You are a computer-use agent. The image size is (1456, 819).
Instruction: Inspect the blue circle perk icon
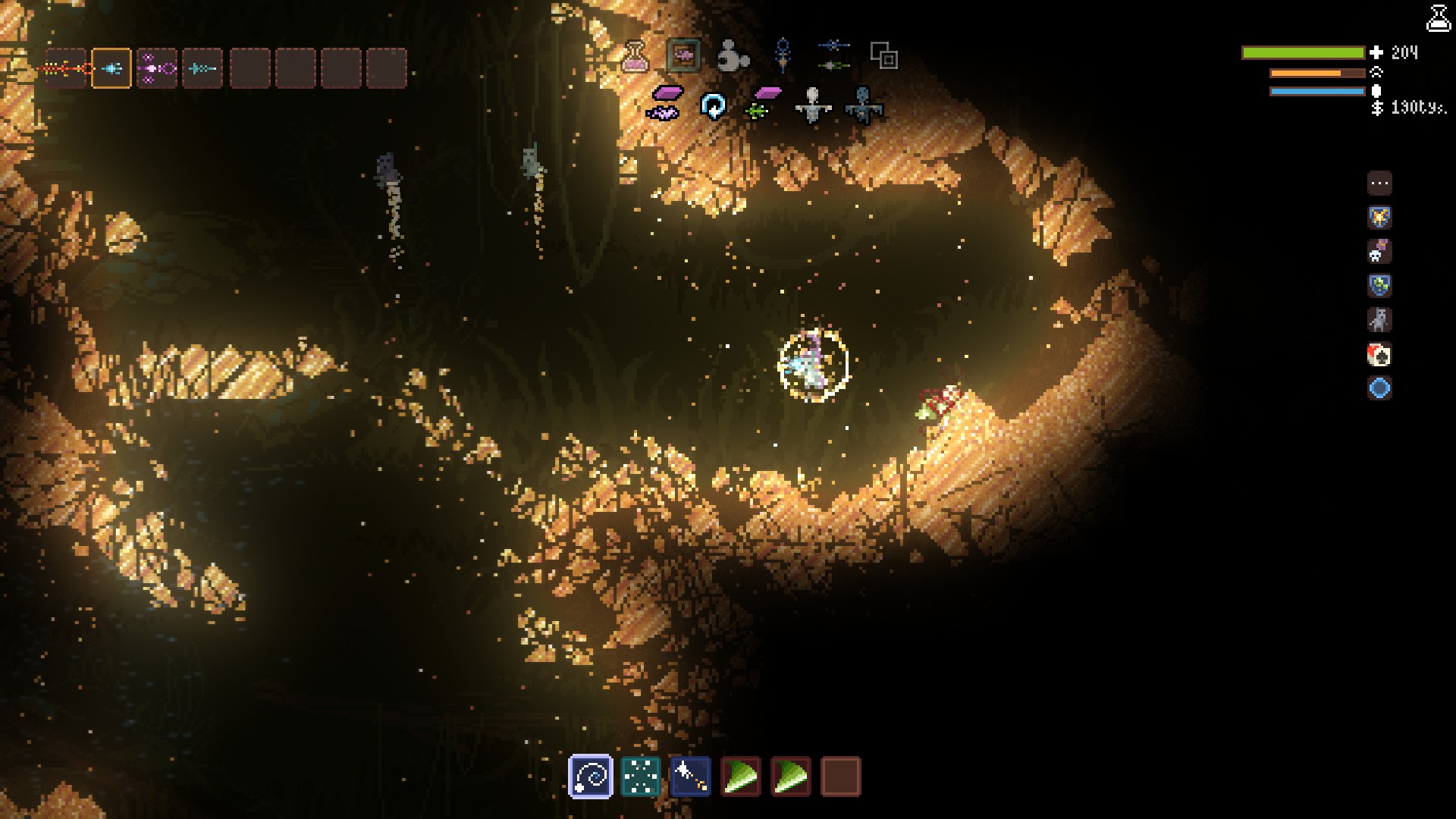point(1379,388)
